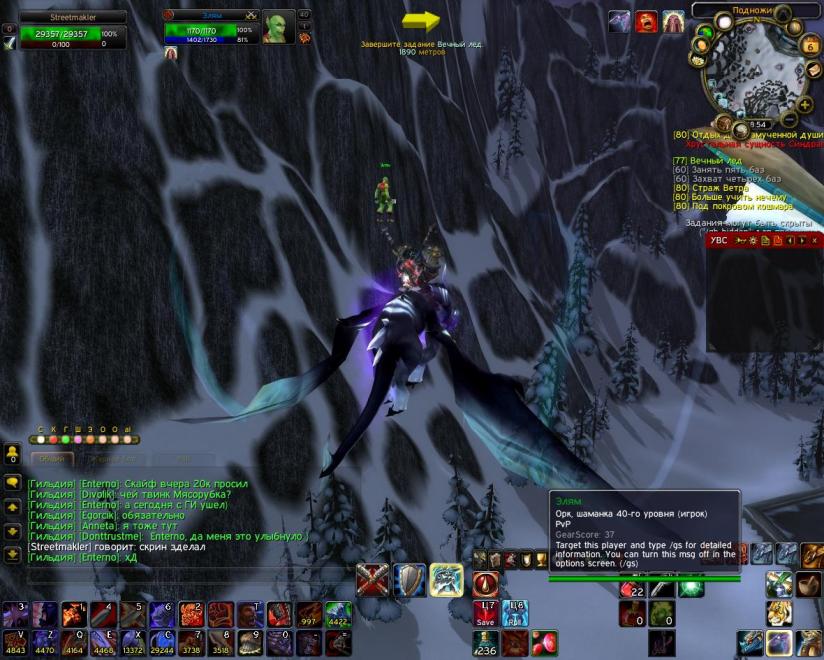Viewport: 824px width, 660px height.
Task: Activate the shield defensive stance icon
Action: [409, 580]
